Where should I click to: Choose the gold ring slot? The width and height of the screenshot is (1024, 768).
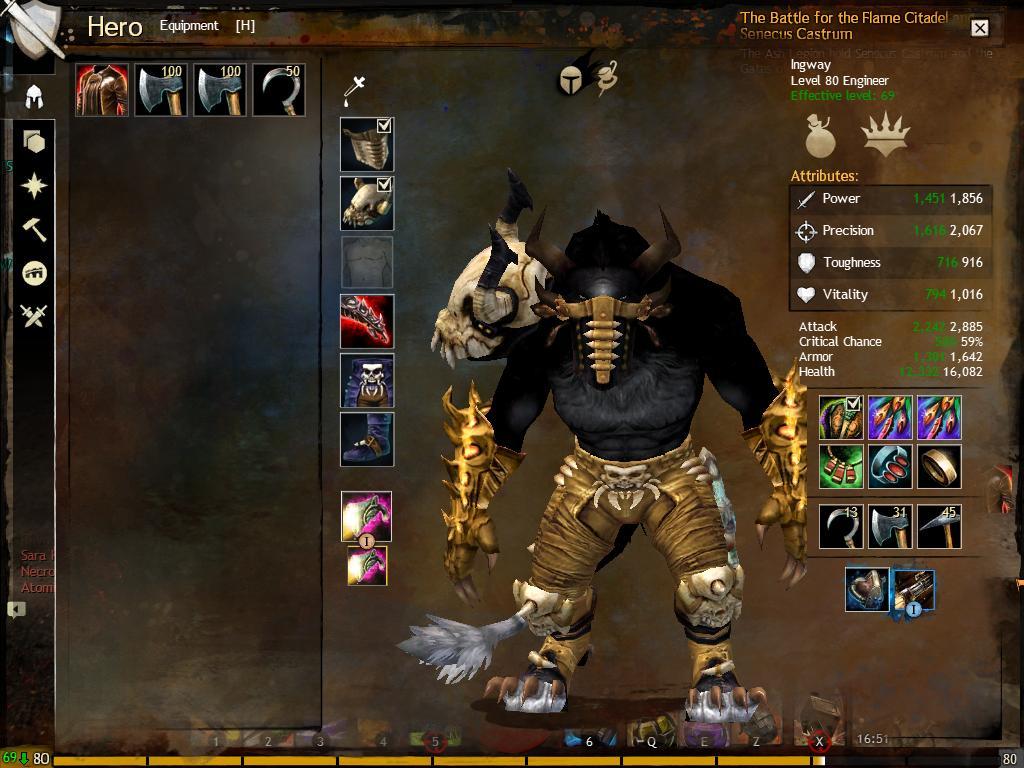pyautogui.click(x=939, y=467)
